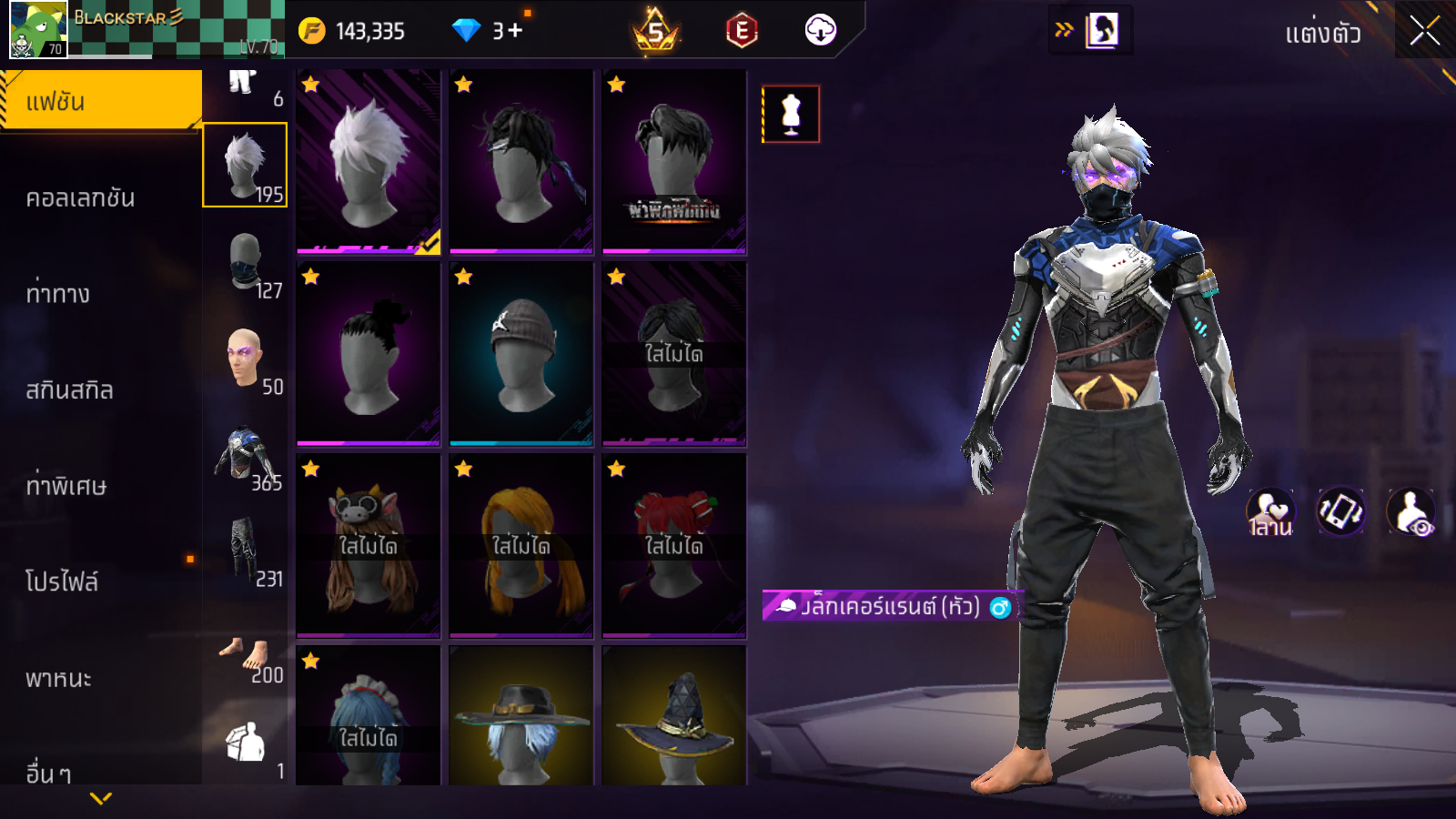Screen dimensions: 1456x819
Task: Open the tops category with 365 items
Action: click(246, 455)
